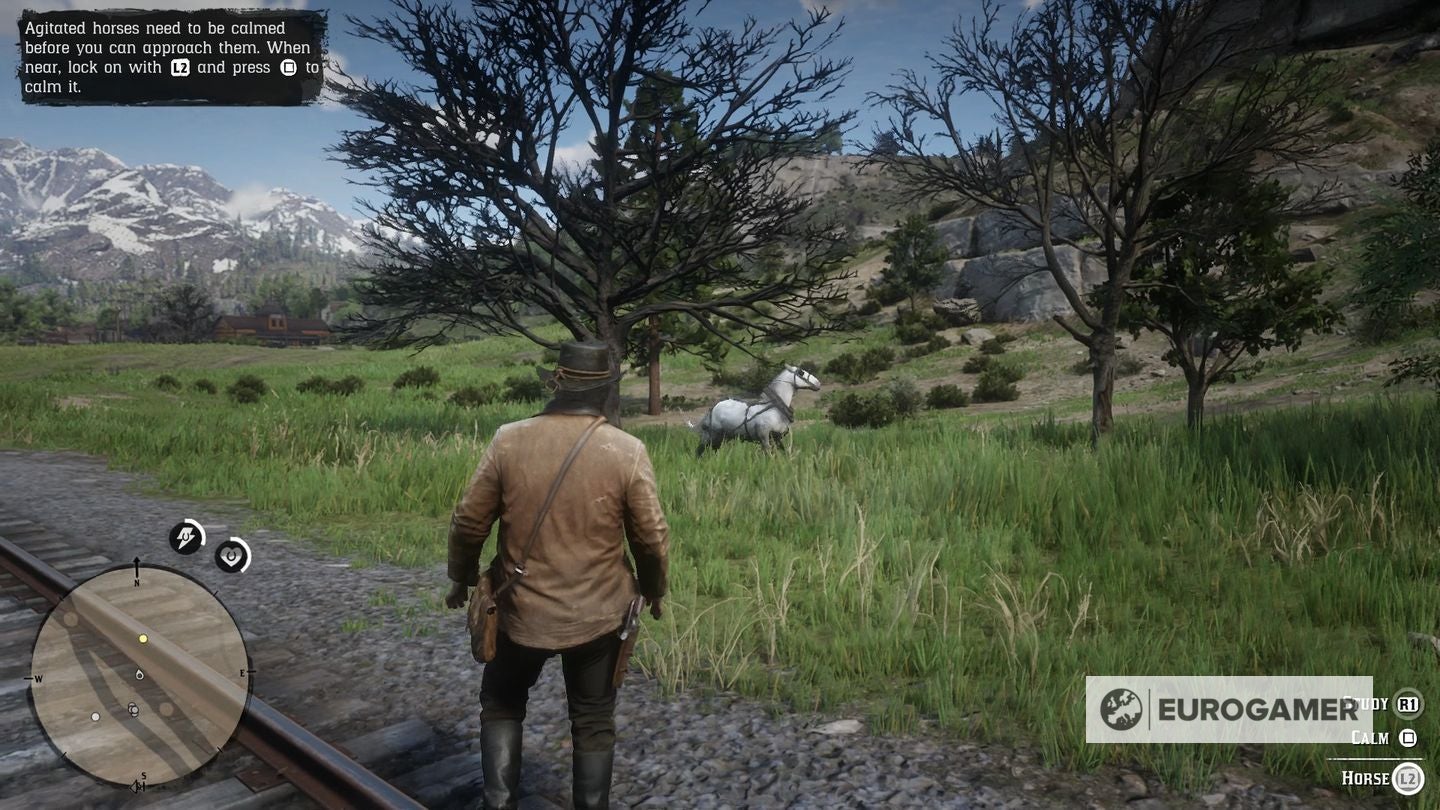Click the square button icon beside Calm
1440x810 pixels.
tap(1408, 738)
